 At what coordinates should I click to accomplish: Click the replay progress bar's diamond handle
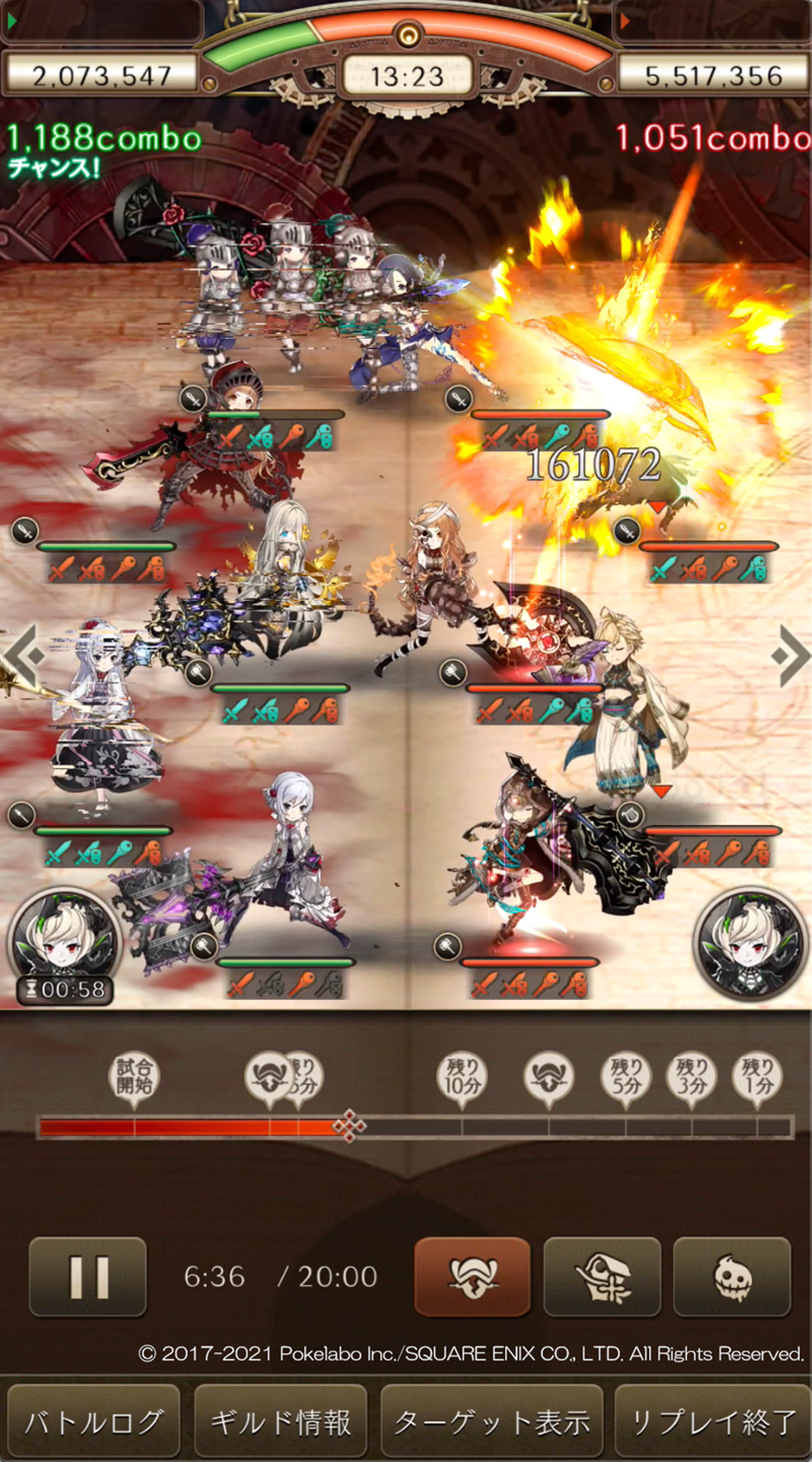click(x=349, y=1125)
